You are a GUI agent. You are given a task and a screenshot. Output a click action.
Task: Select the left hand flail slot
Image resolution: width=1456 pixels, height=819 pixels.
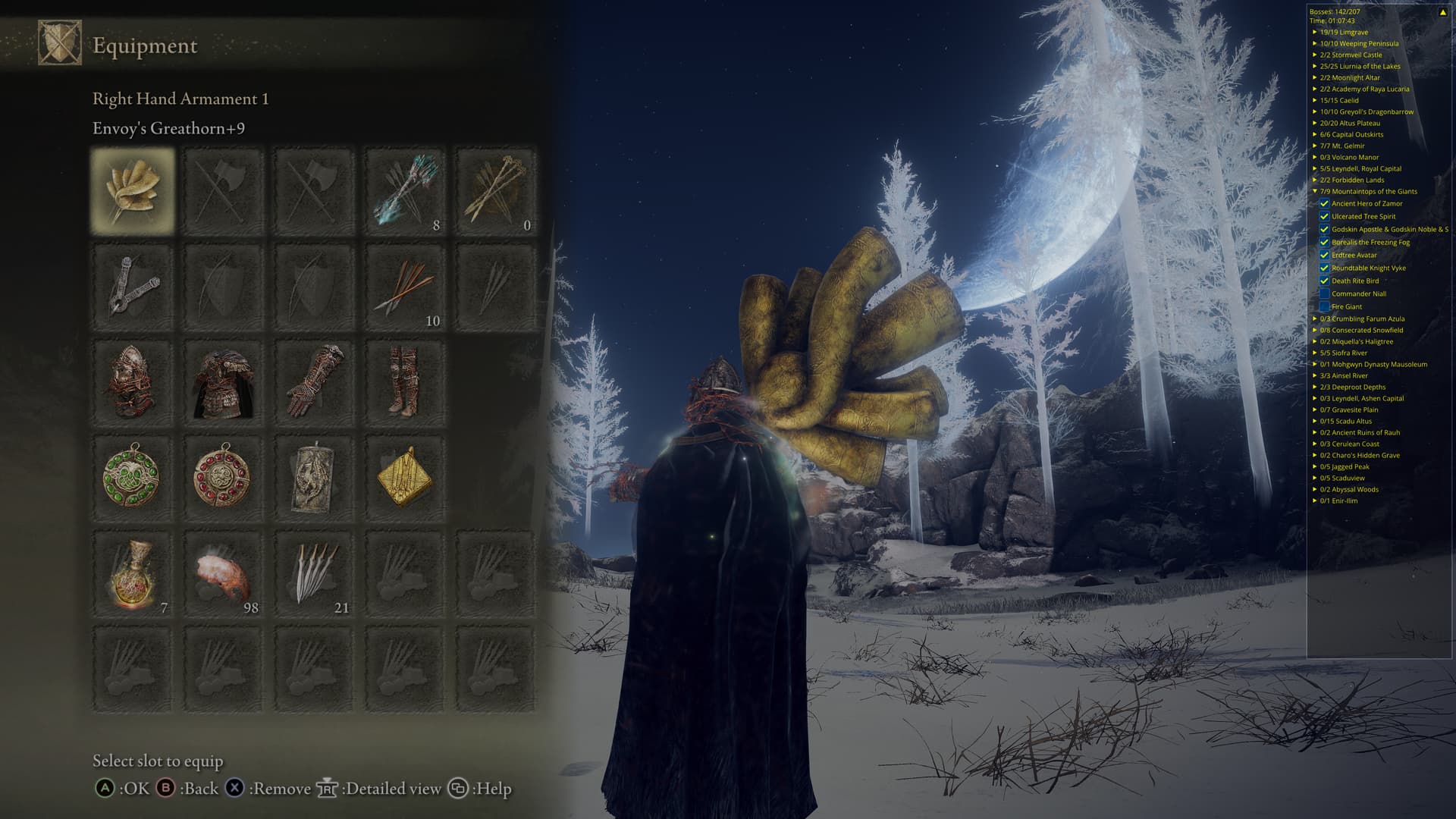coord(133,287)
